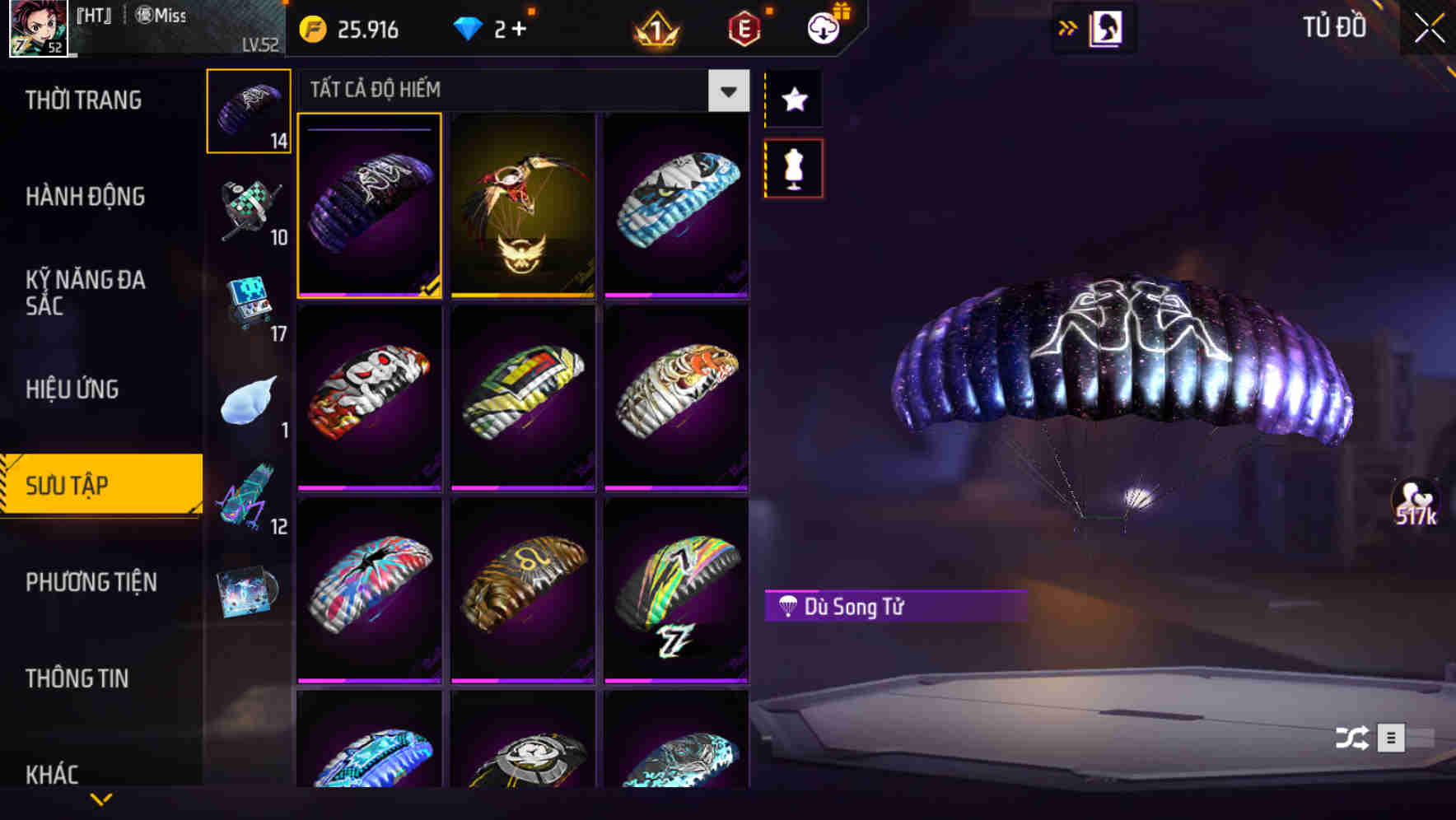Open the cloud download gift icon
The width and height of the screenshot is (1456, 820).
(x=823, y=27)
